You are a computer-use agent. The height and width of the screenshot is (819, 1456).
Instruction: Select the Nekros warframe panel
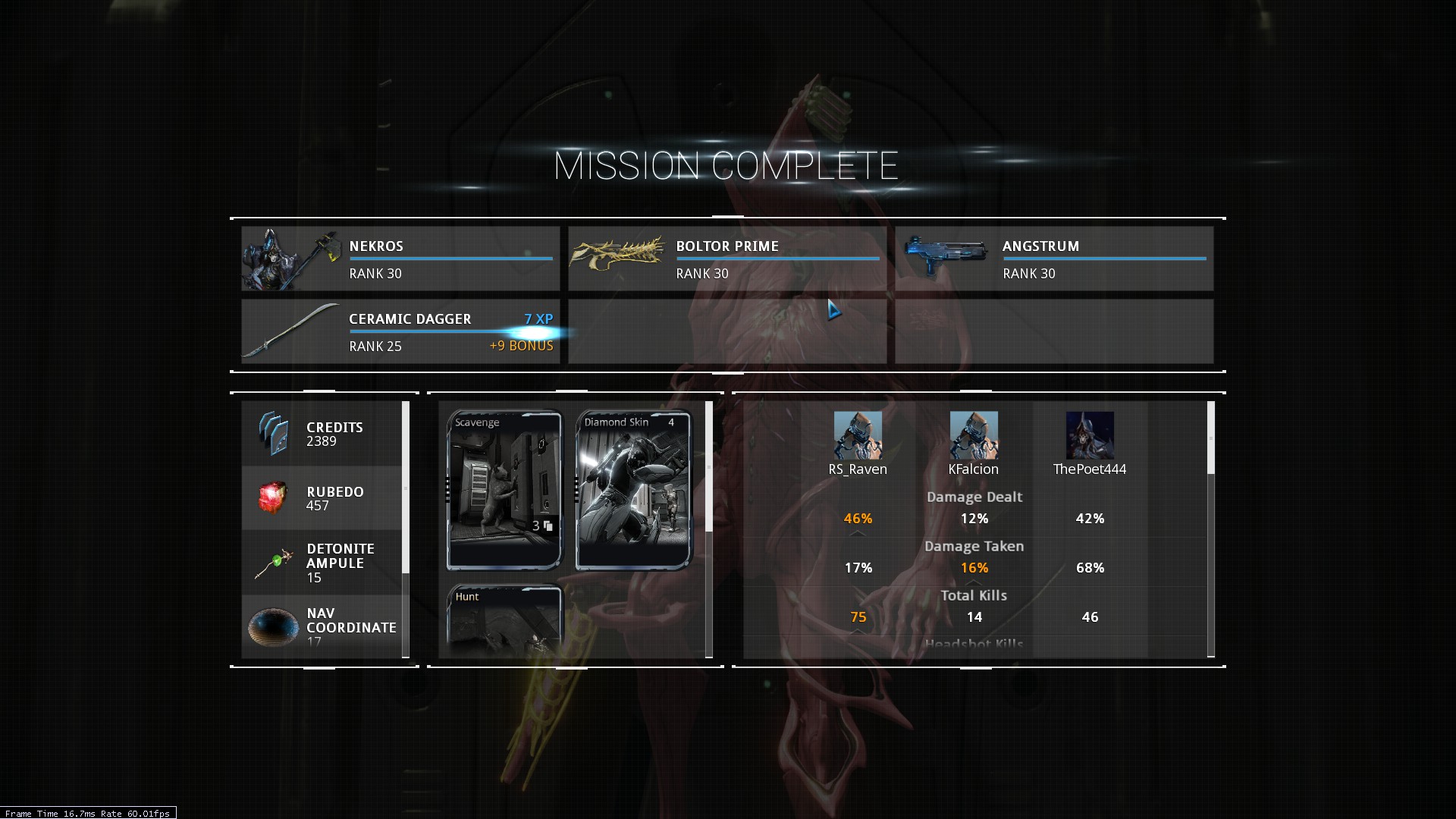[400, 259]
